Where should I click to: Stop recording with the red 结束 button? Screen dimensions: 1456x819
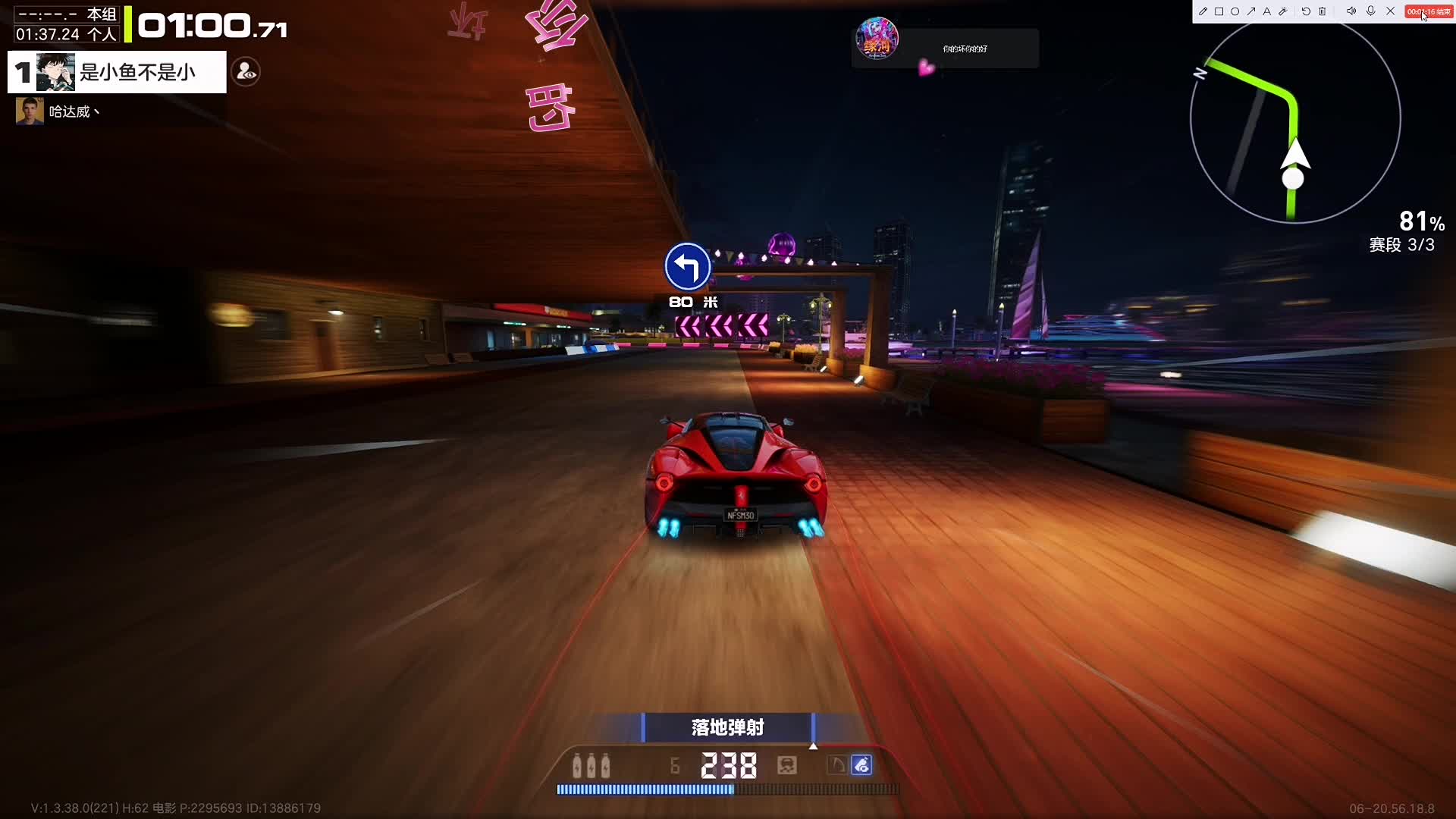point(1429,11)
